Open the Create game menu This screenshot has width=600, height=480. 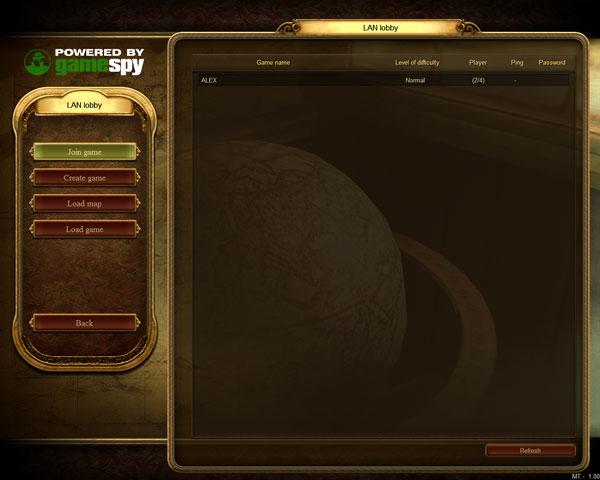tap(85, 178)
